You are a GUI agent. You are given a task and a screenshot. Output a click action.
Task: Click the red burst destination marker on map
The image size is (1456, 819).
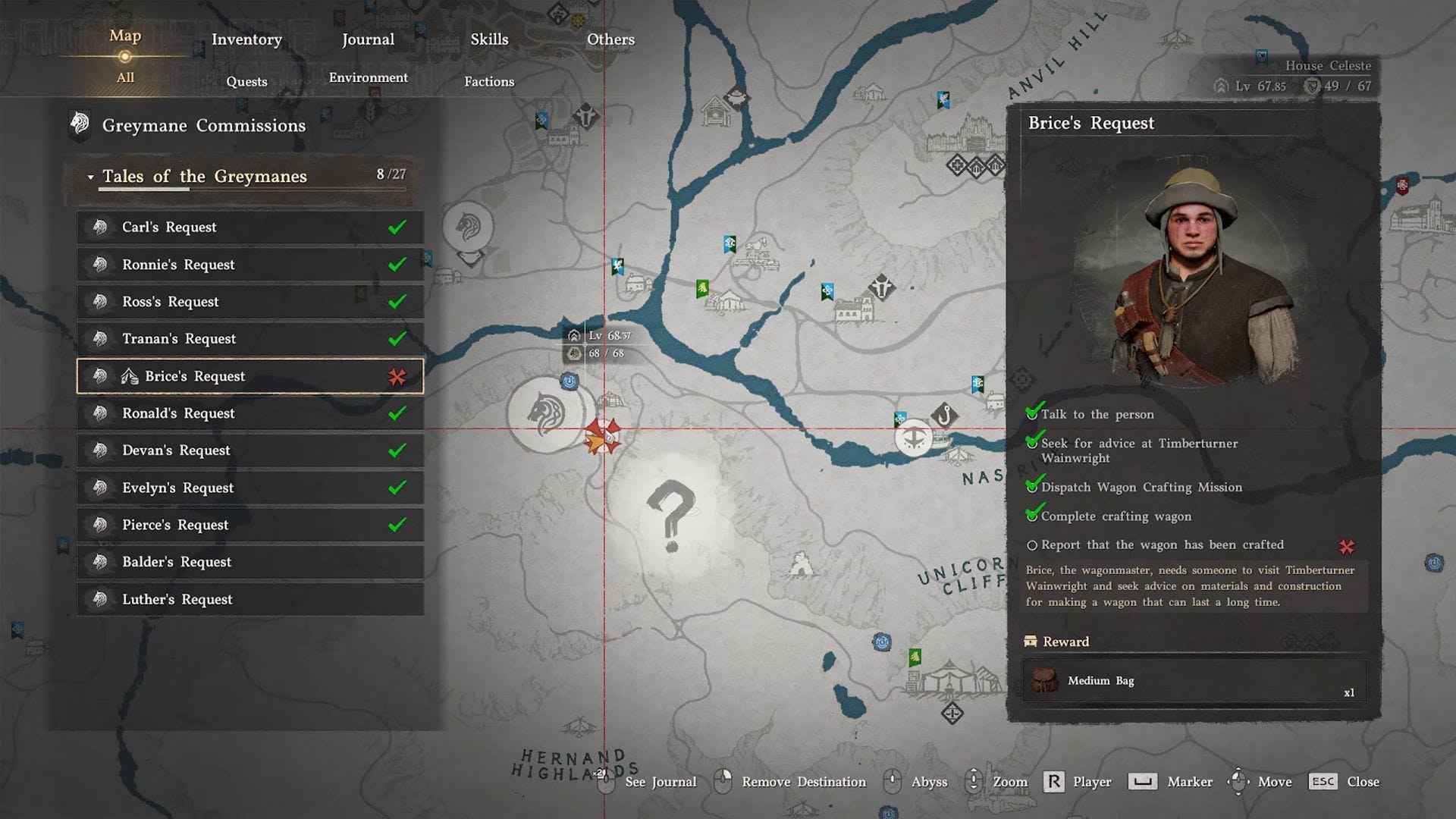click(603, 436)
